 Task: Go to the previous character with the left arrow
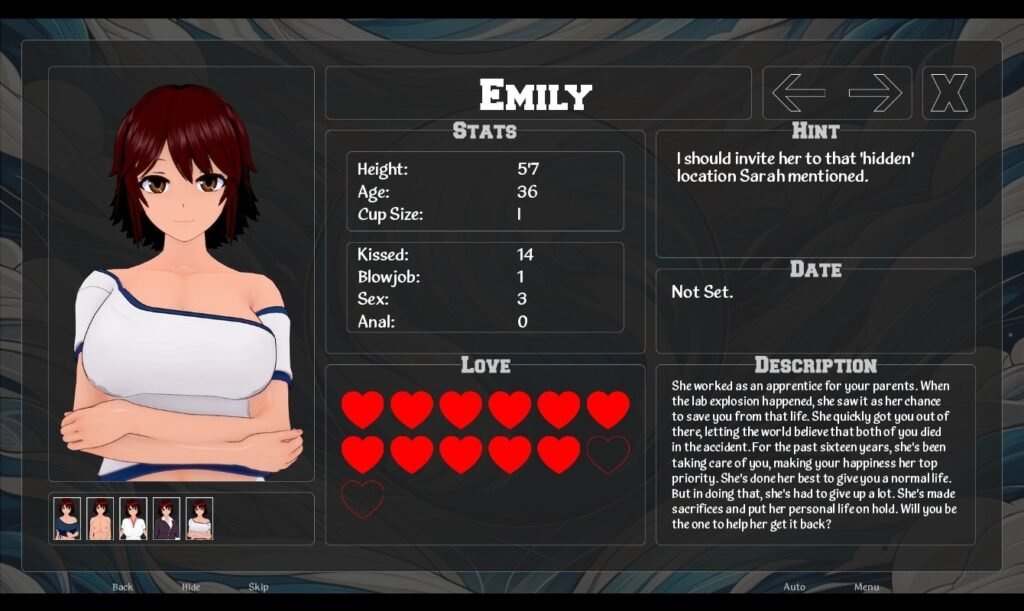coord(799,93)
